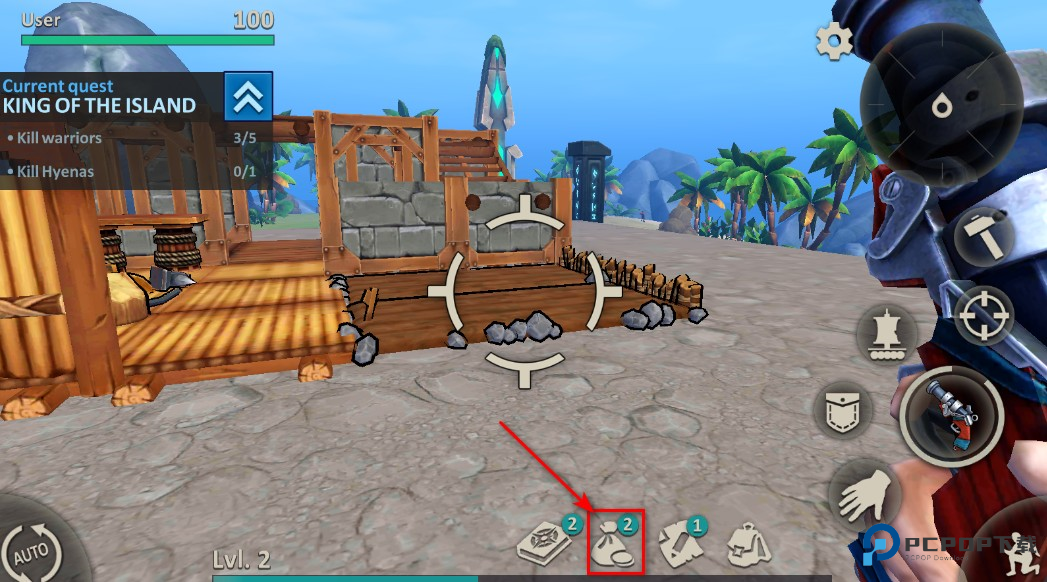Screen dimensions: 1047x582
Task: Open the pocket quick-slot button
Action: 842,410
